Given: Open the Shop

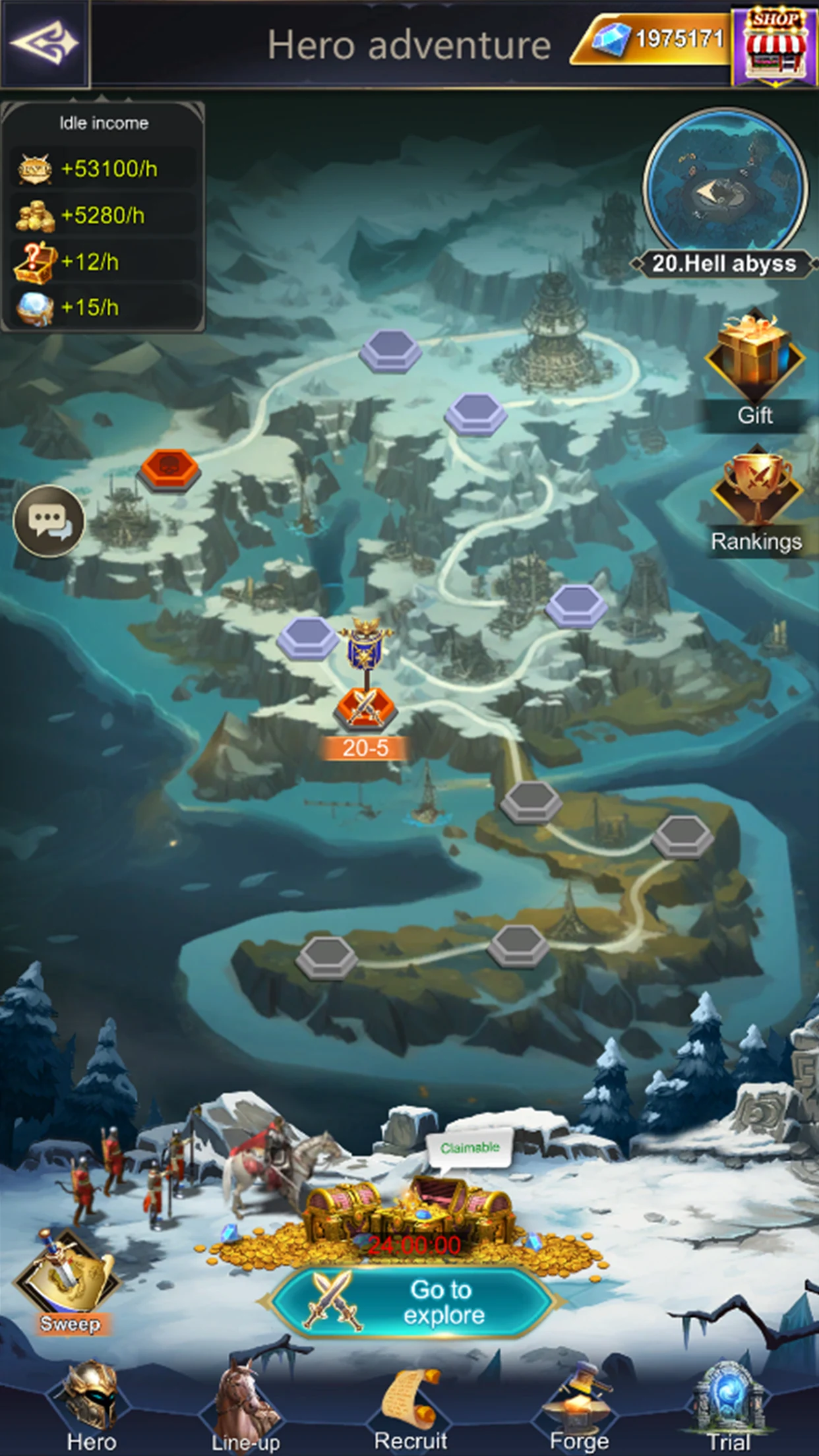Looking at the screenshot, I should point(775,45).
